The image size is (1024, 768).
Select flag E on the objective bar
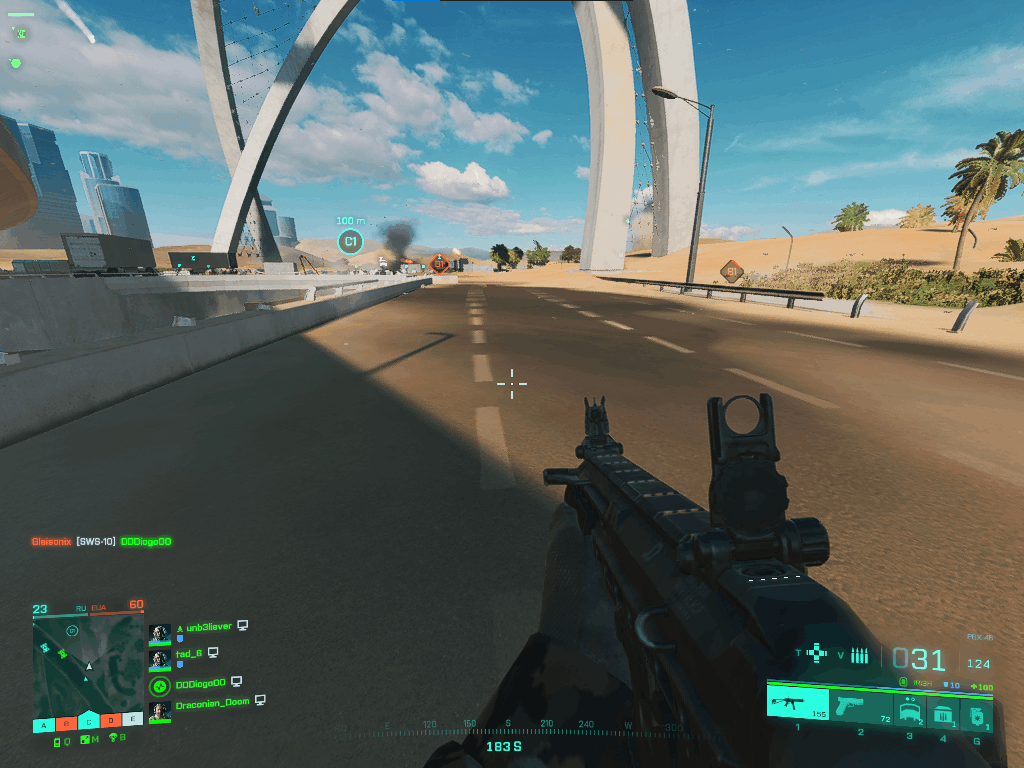[133, 722]
